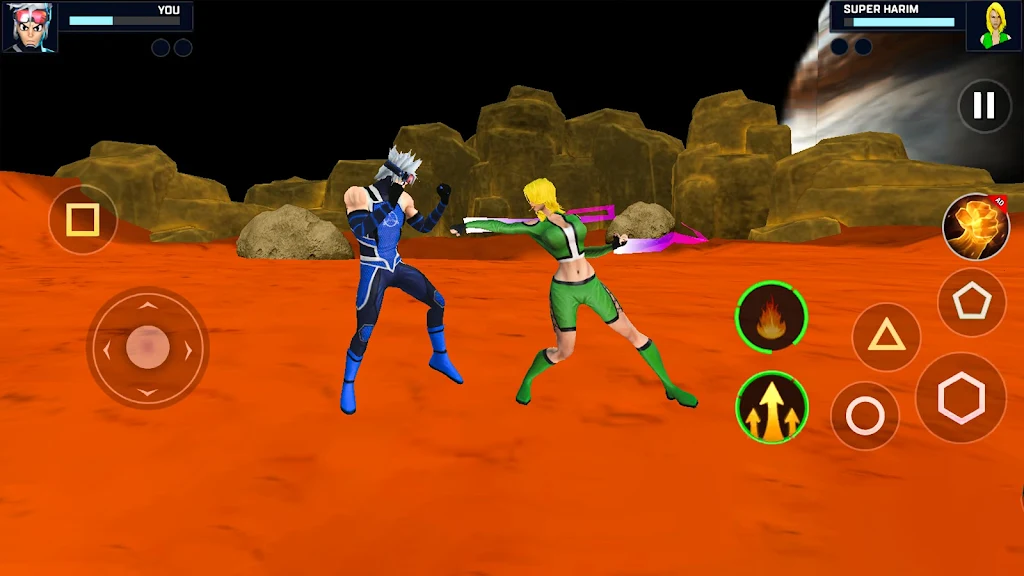Activate the flame special ability

[771, 317]
